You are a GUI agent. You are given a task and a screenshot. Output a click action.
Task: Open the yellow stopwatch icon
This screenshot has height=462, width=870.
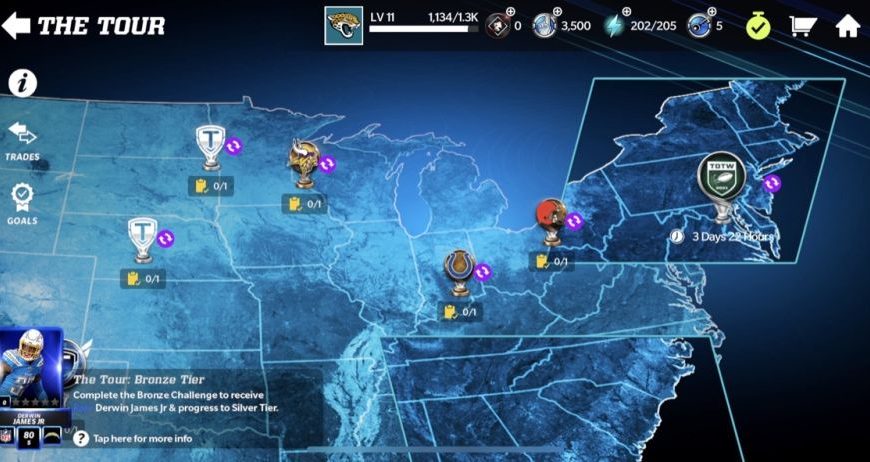coord(757,25)
